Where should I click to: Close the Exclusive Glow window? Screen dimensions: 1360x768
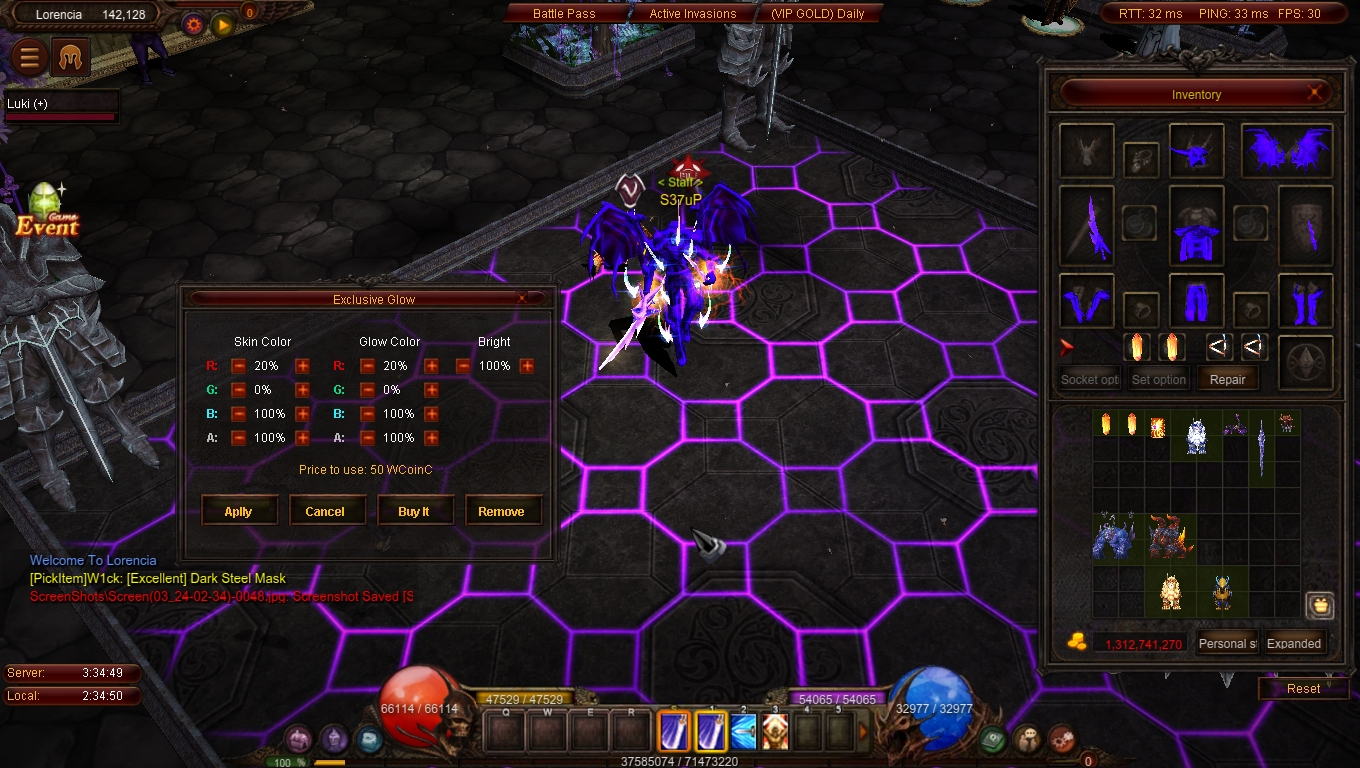click(x=521, y=299)
